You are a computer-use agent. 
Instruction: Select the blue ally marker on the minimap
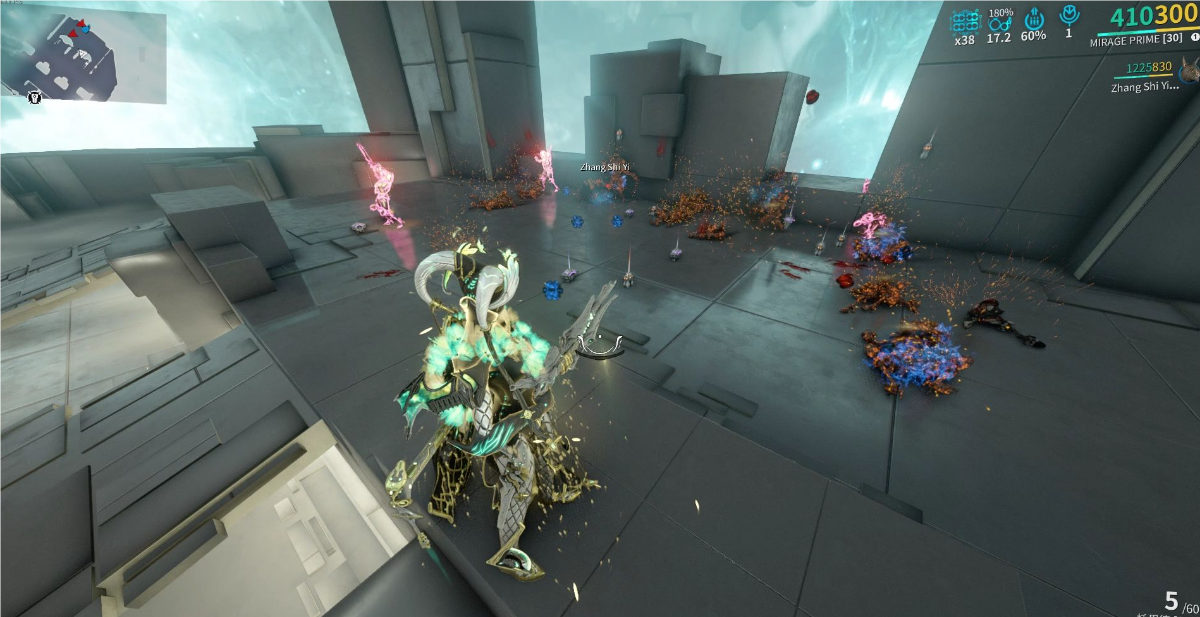pyautogui.click(x=85, y=30)
